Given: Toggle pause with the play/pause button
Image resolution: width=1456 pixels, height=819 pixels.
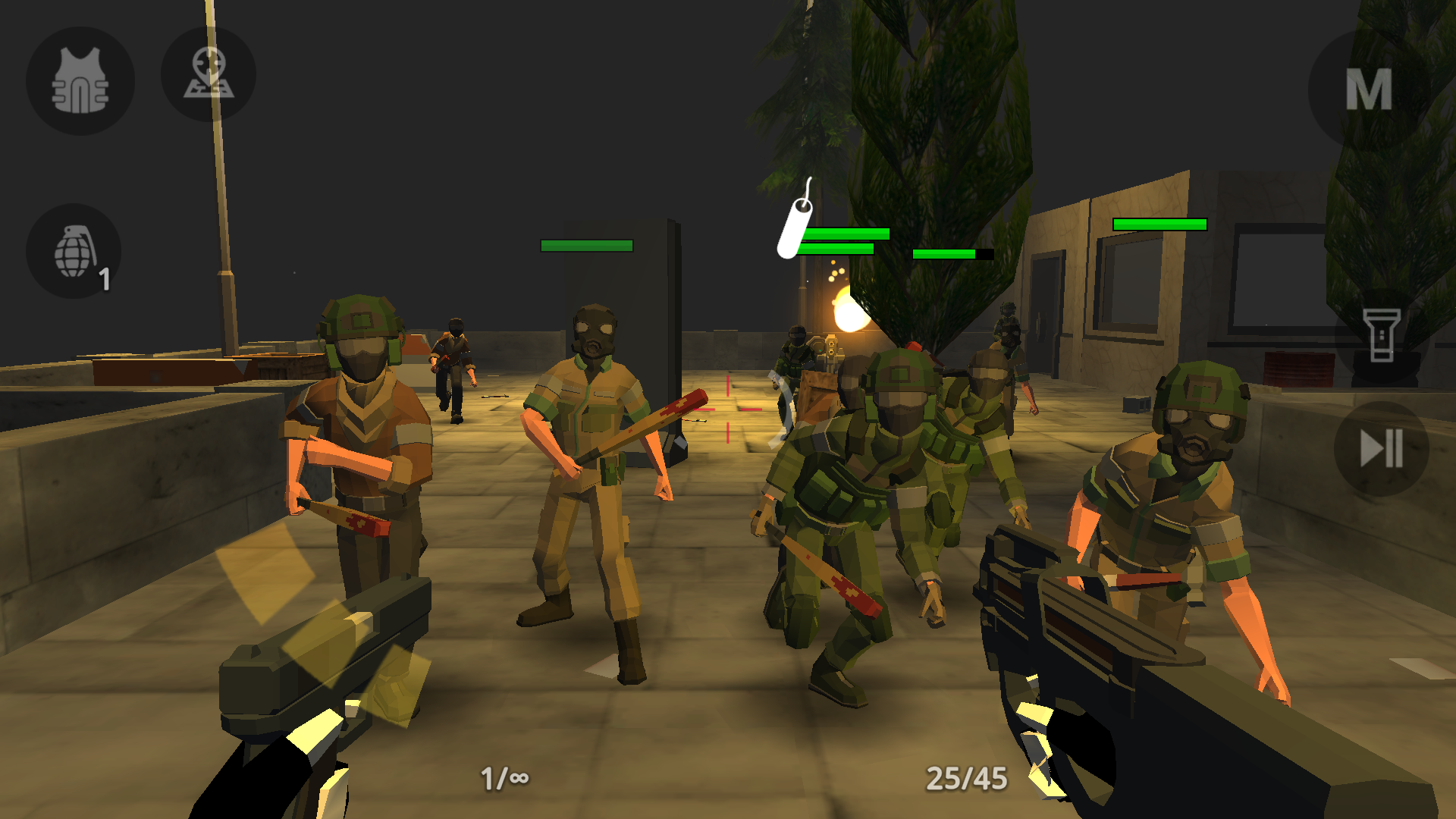Looking at the screenshot, I should click(x=1380, y=447).
